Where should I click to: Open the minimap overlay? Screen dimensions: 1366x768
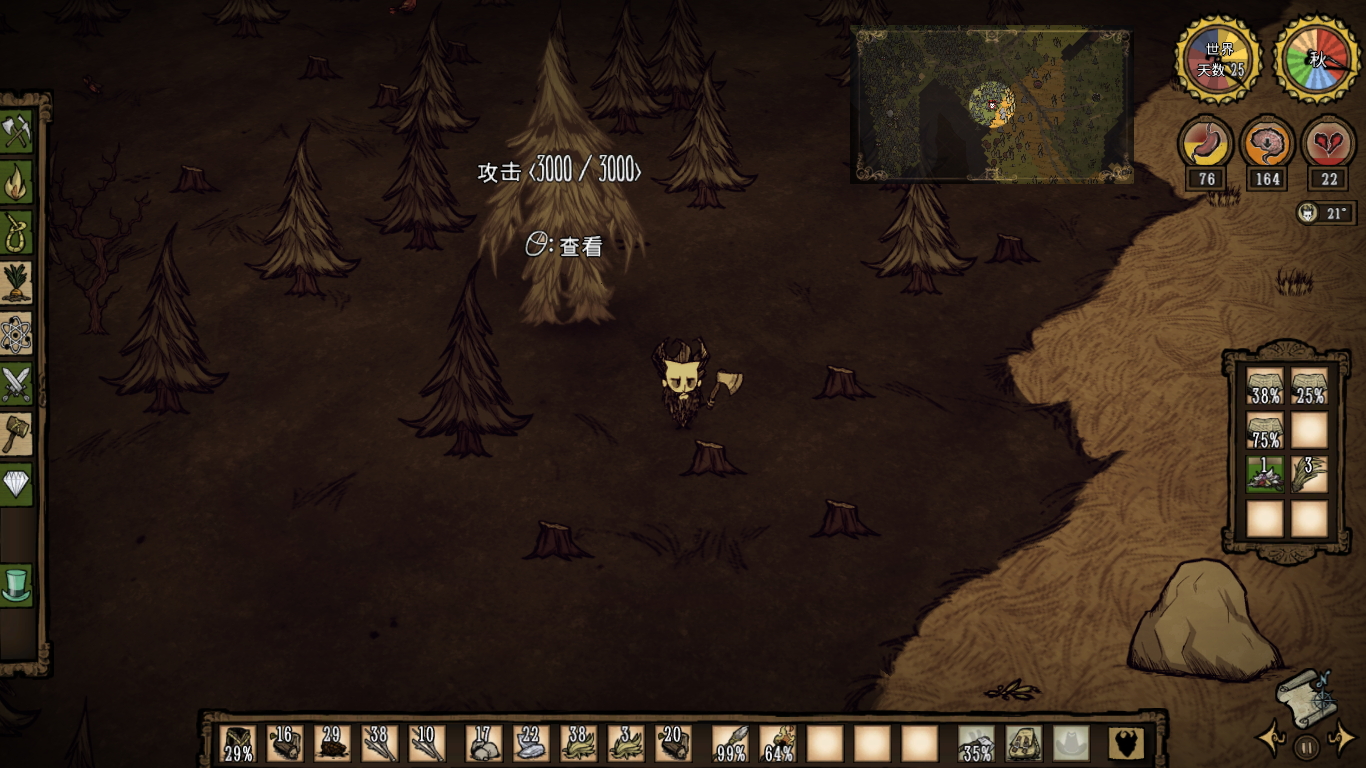point(991,105)
